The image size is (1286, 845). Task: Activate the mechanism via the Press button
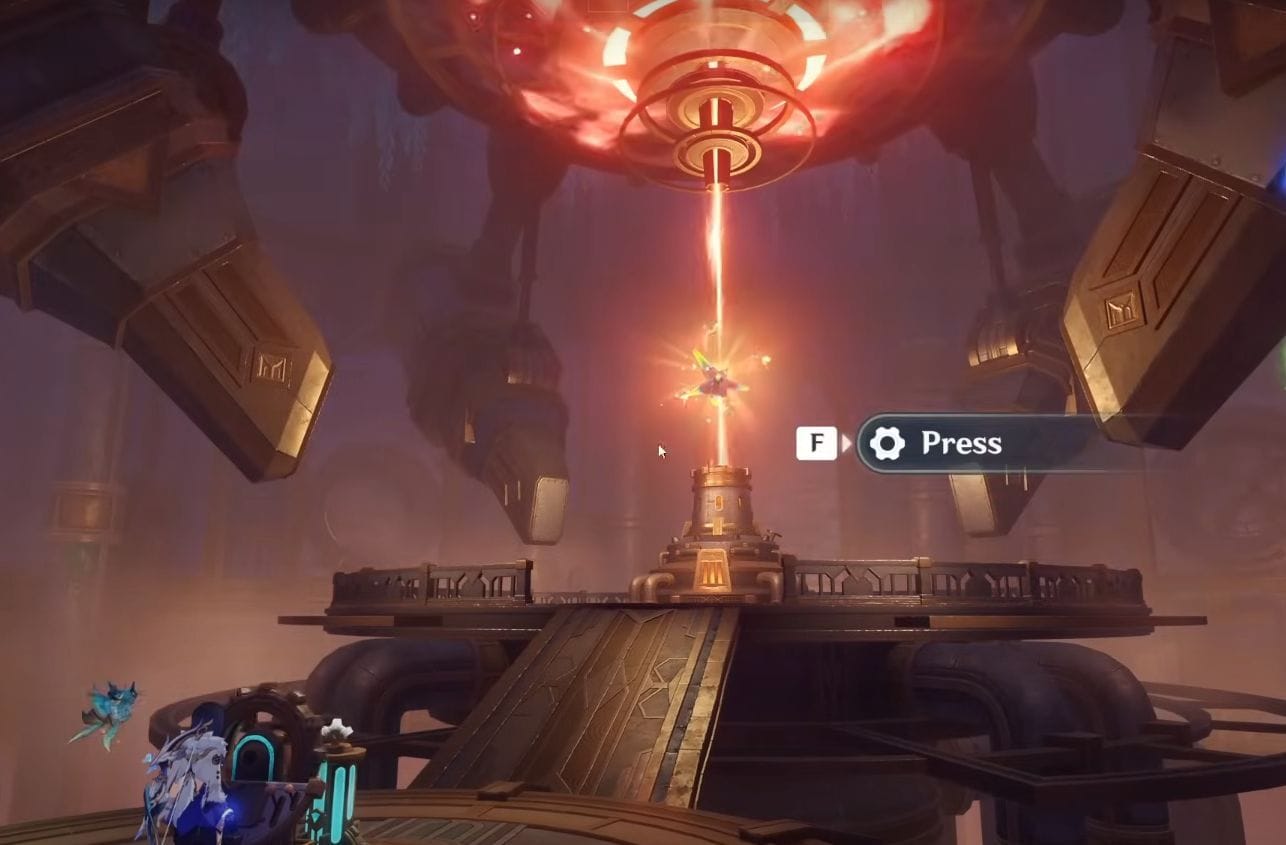click(960, 443)
